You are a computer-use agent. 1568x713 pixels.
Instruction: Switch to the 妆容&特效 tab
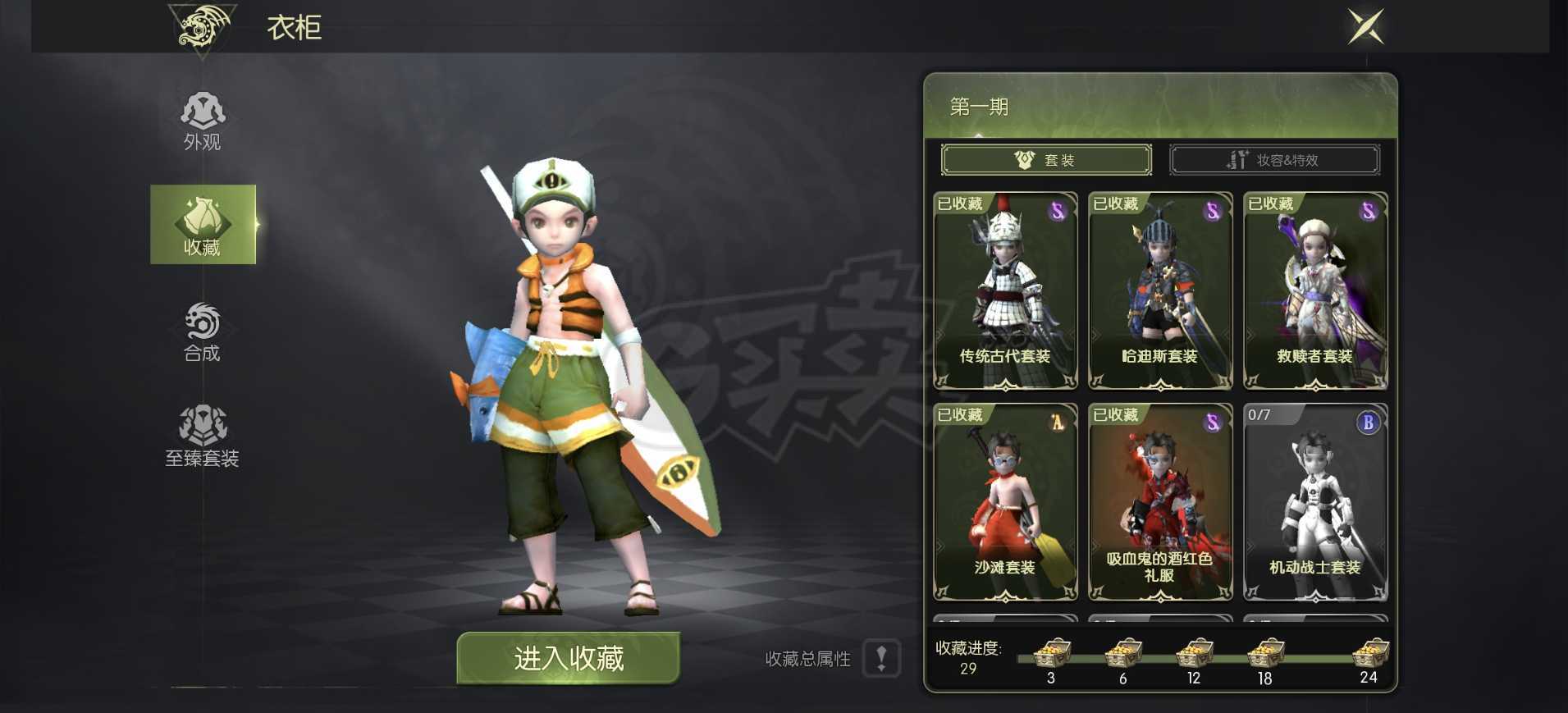point(1275,159)
